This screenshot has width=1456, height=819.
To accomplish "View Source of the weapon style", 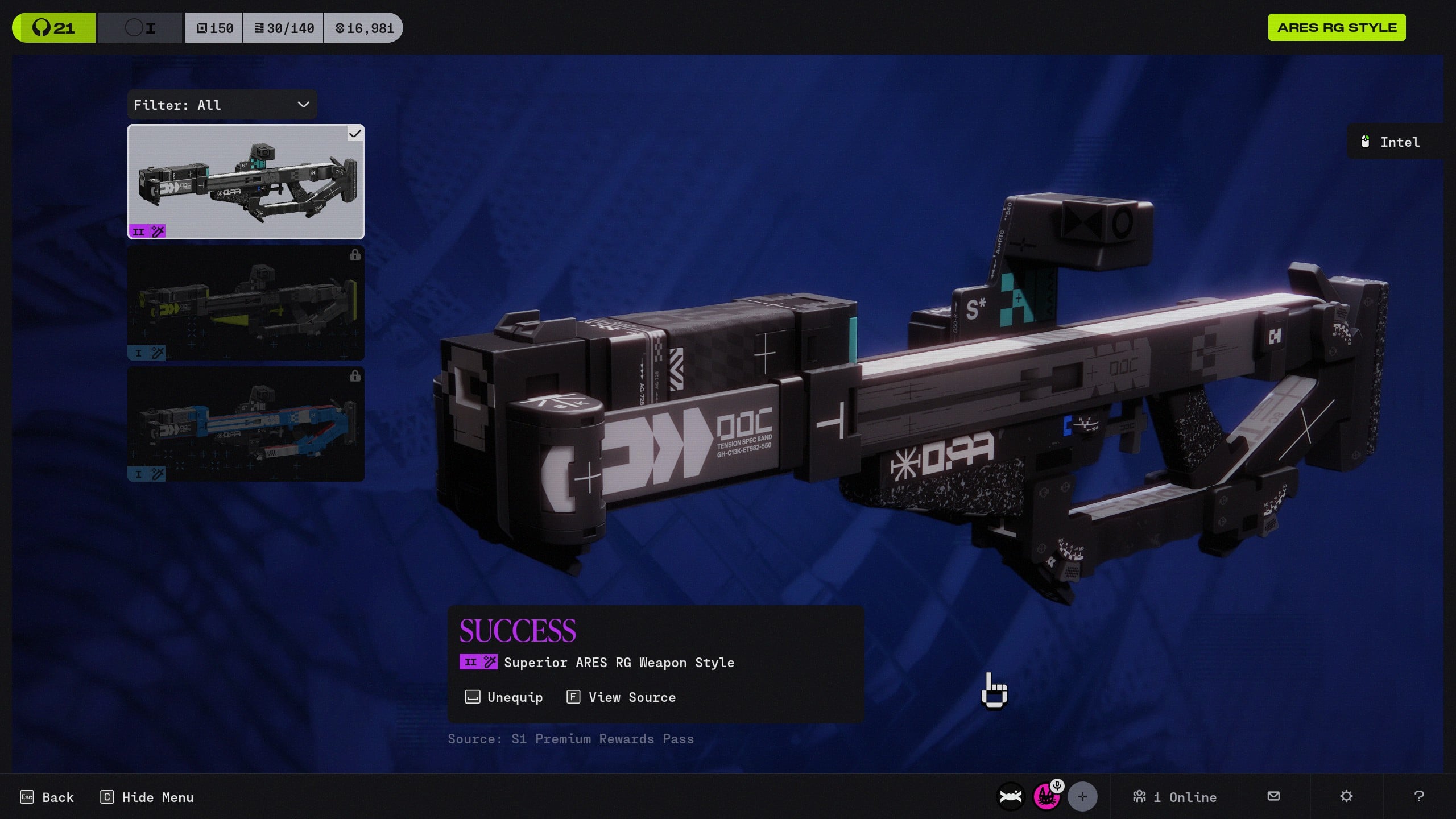I will coord(622,697).
